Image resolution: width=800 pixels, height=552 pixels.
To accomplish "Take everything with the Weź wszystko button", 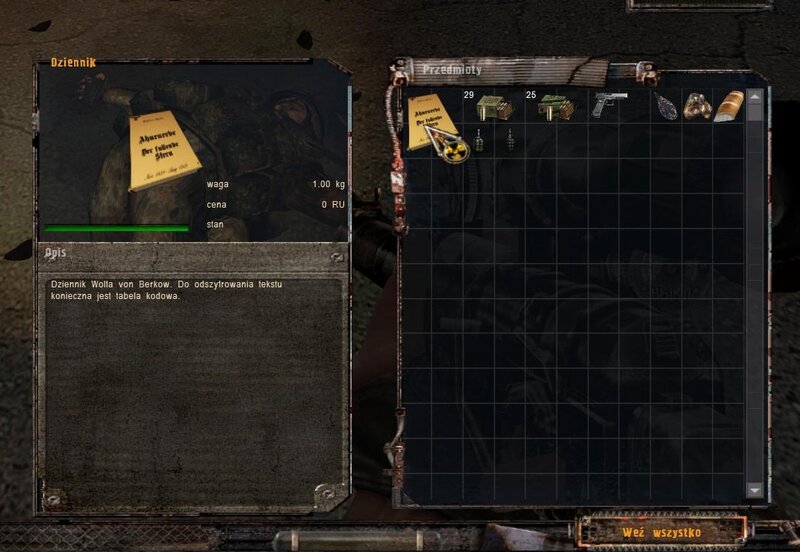I will (661, 532).
